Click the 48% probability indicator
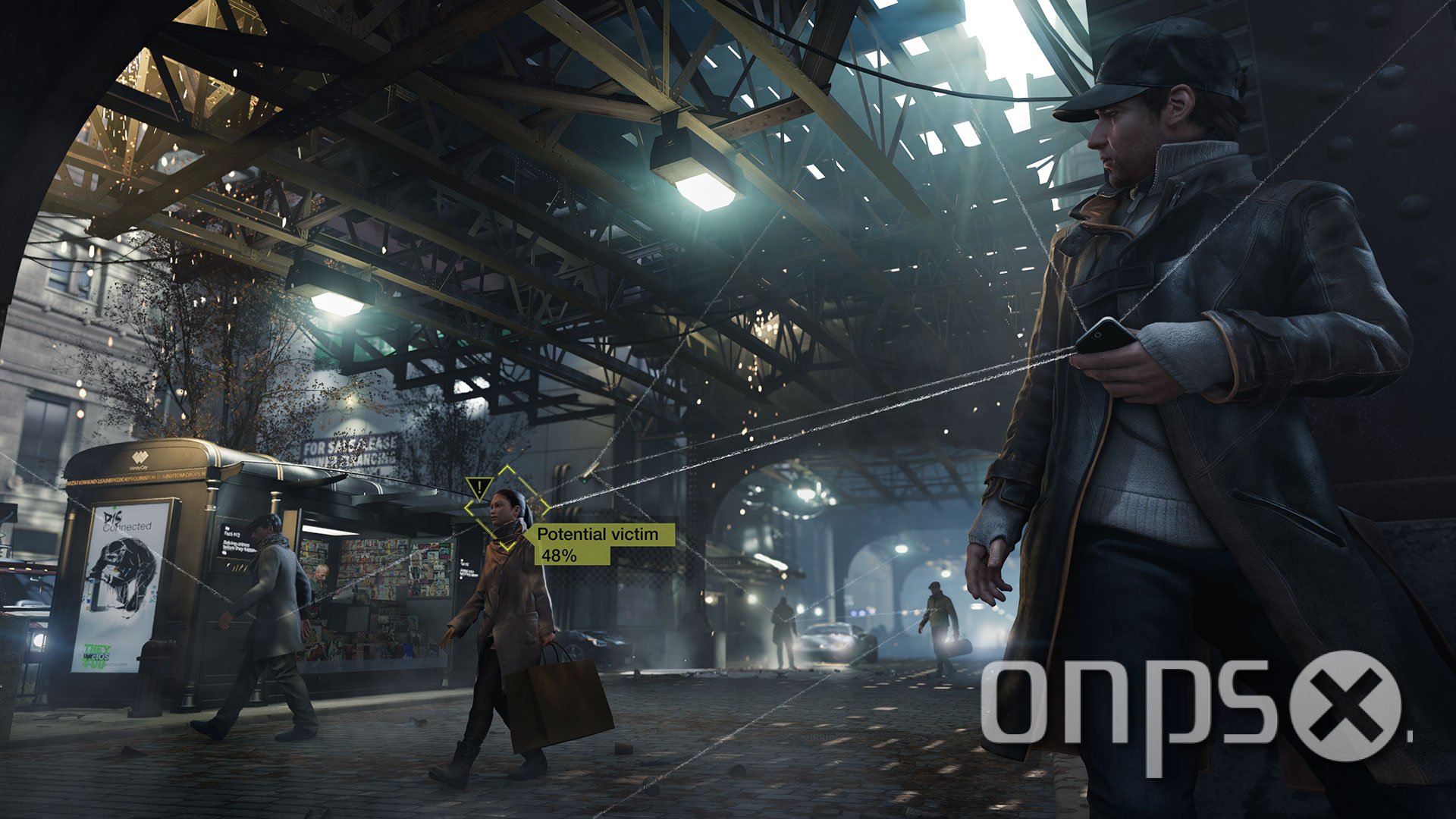The height and width of the screenshot is (819, 1456). coord(559,556)
